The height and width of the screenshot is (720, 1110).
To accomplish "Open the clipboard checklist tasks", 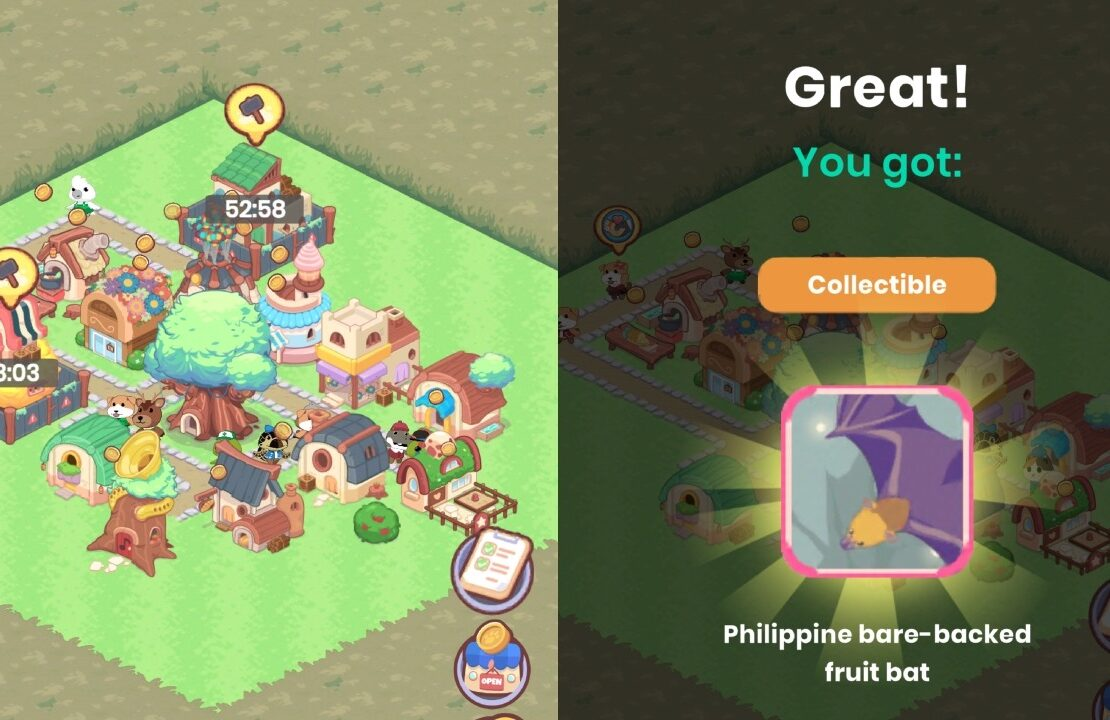I will 492,566.
